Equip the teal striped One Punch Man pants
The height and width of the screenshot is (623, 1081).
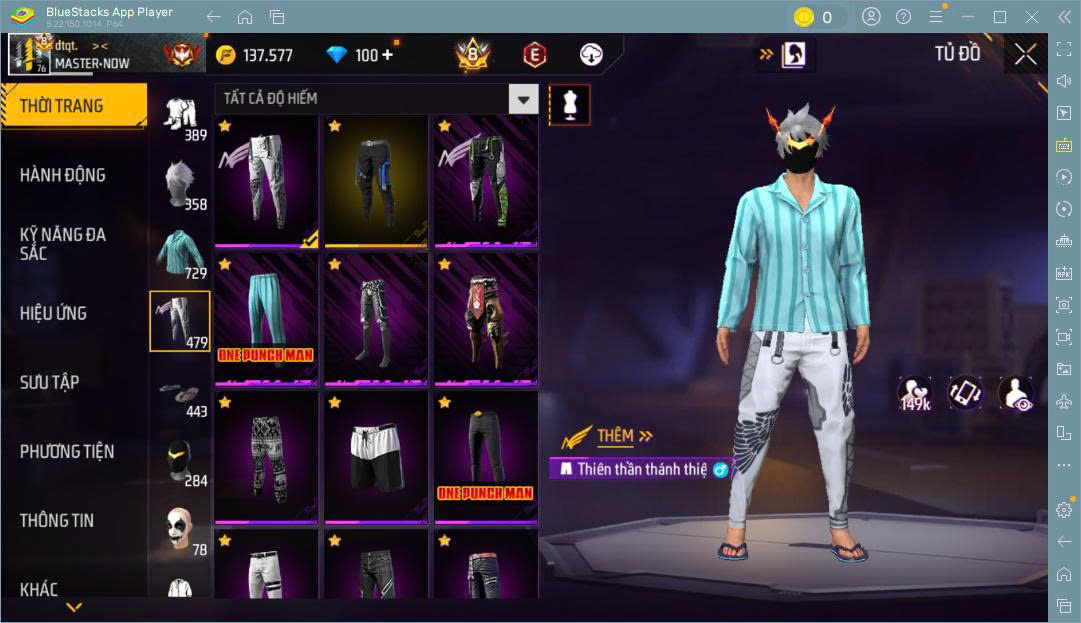point(266,319)
